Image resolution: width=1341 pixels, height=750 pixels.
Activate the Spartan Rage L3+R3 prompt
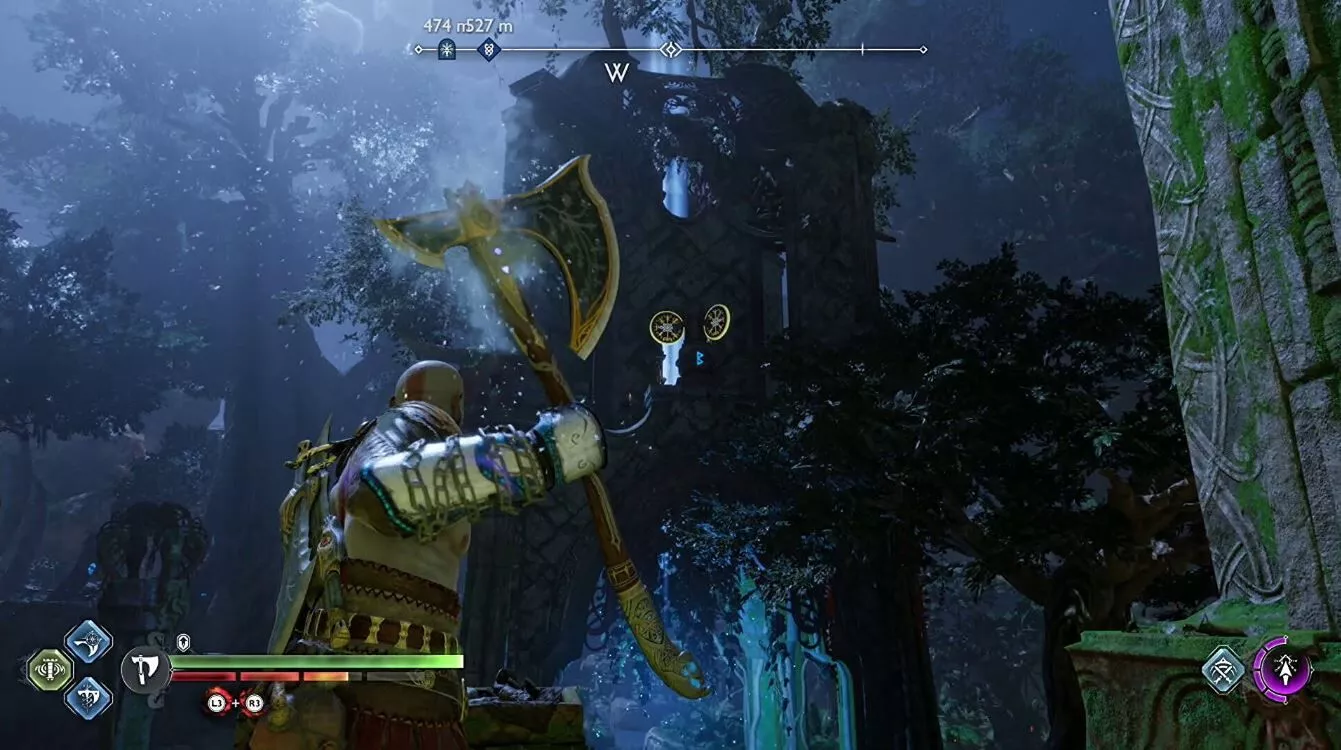pos(235,703)
